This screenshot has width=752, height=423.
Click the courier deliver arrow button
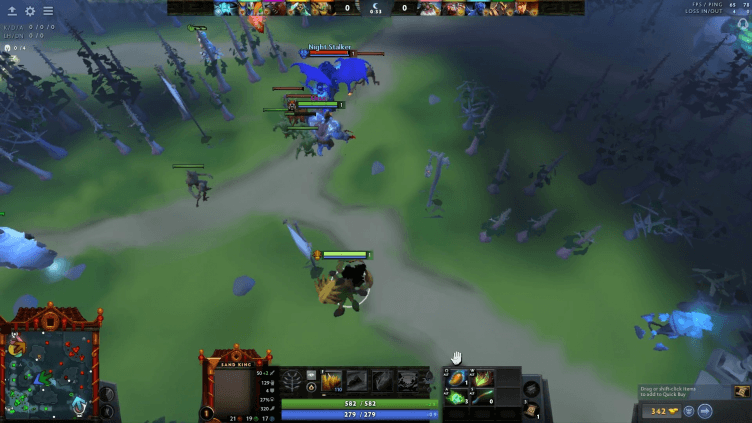704,410
